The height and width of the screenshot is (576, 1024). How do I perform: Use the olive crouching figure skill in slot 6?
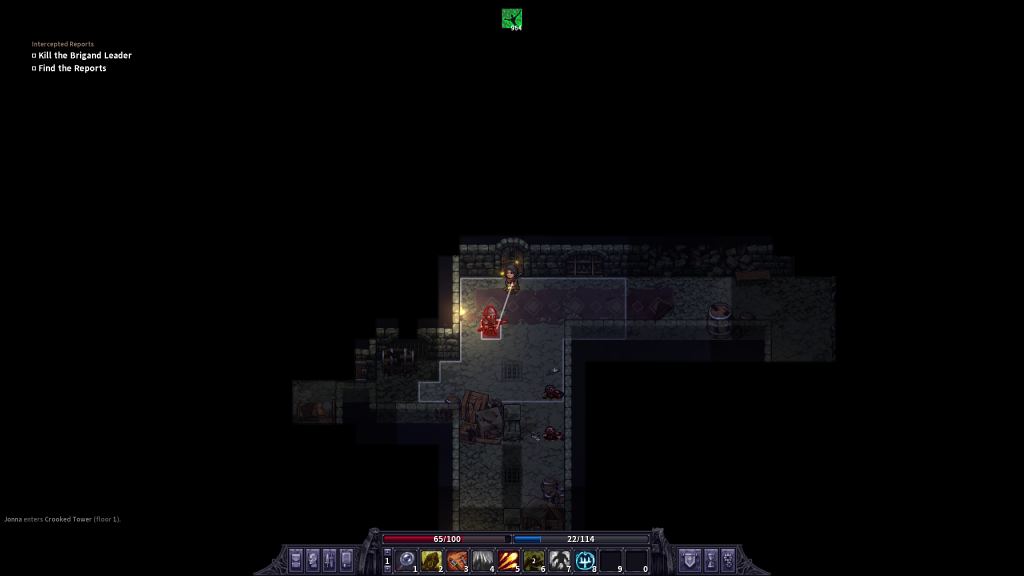[534, 560]
